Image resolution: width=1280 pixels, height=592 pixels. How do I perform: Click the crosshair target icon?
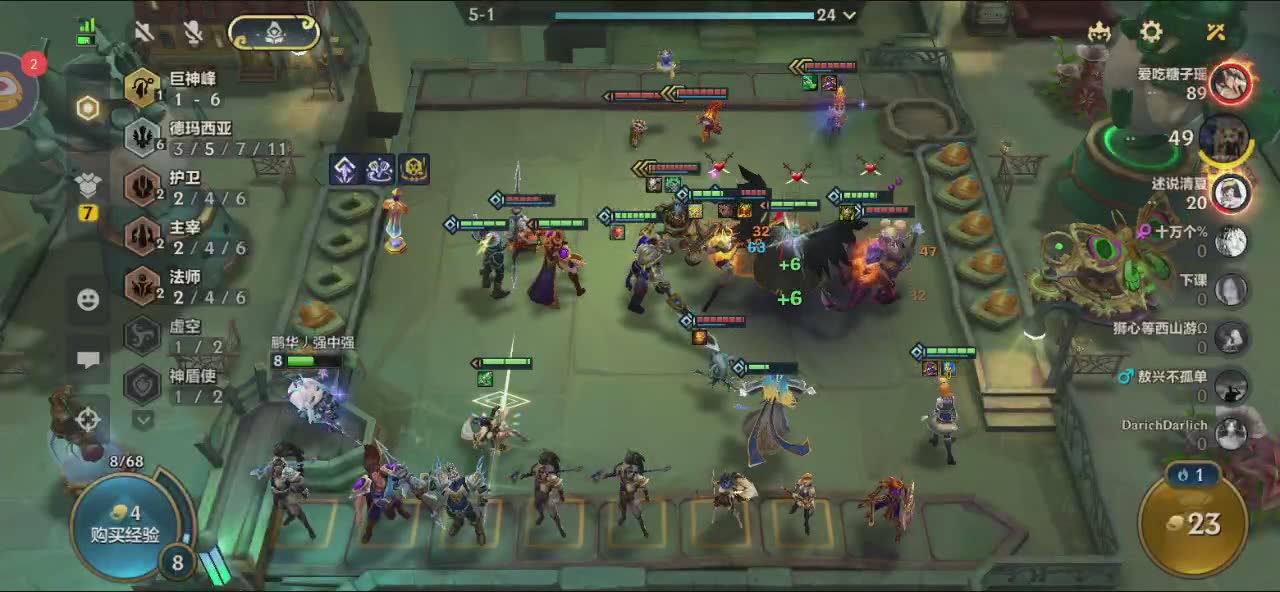pos(88,420)
